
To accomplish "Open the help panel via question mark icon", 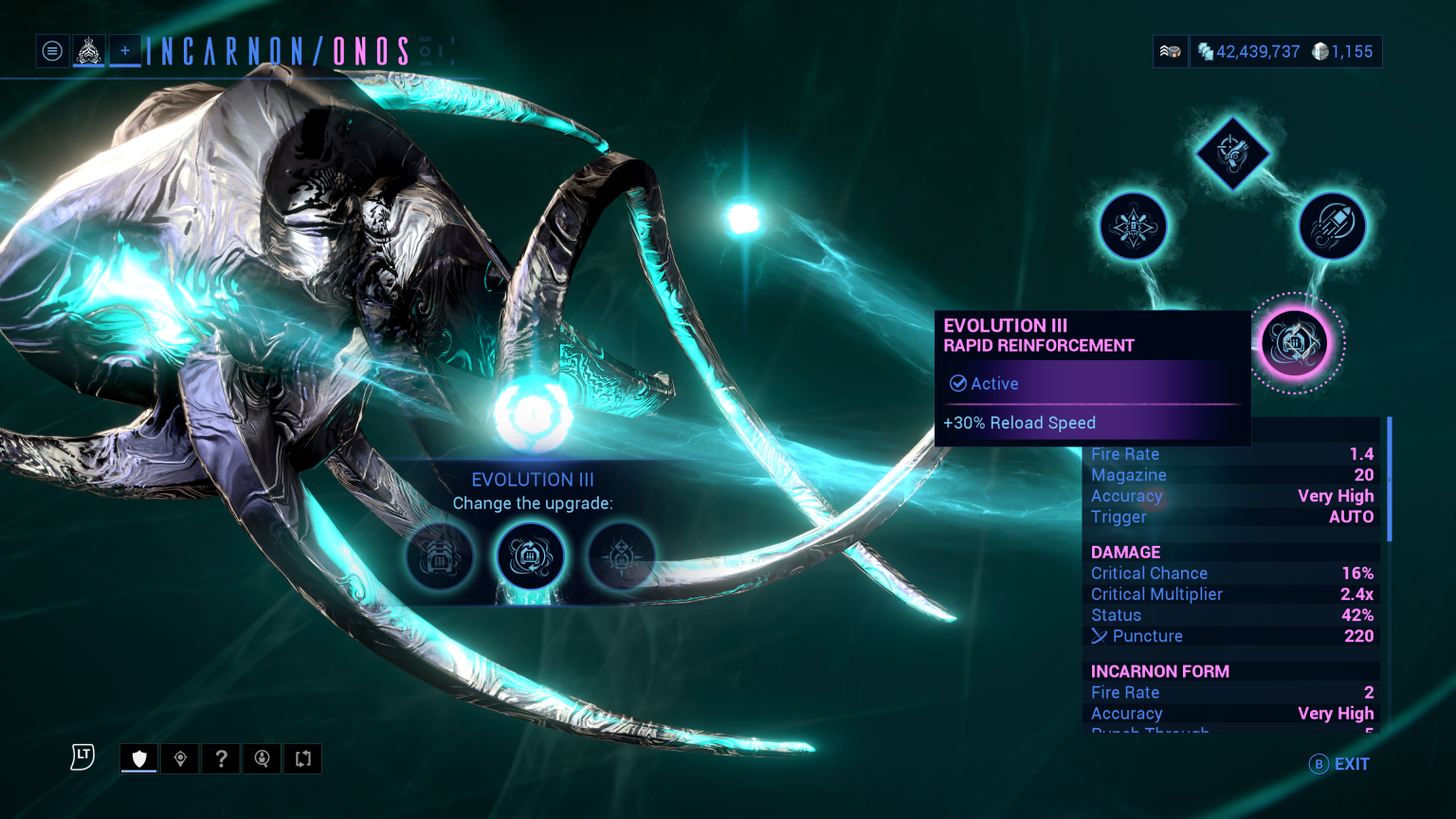I will (x=221, y=758).
